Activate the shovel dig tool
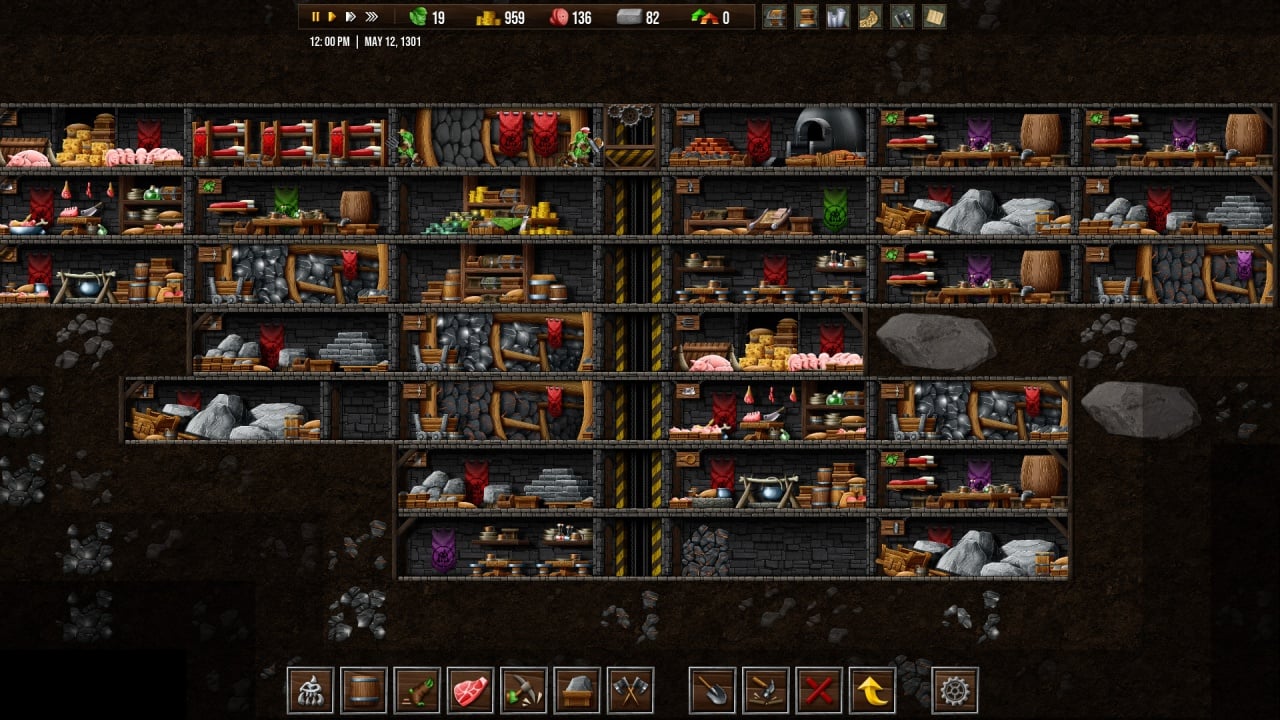The image size is (1280, 720). (x=712, y=690)
